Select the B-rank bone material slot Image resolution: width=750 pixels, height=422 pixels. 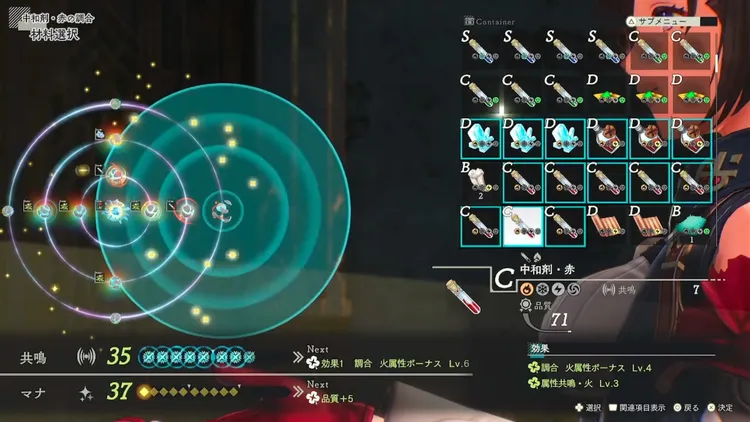tap(480, 183)
